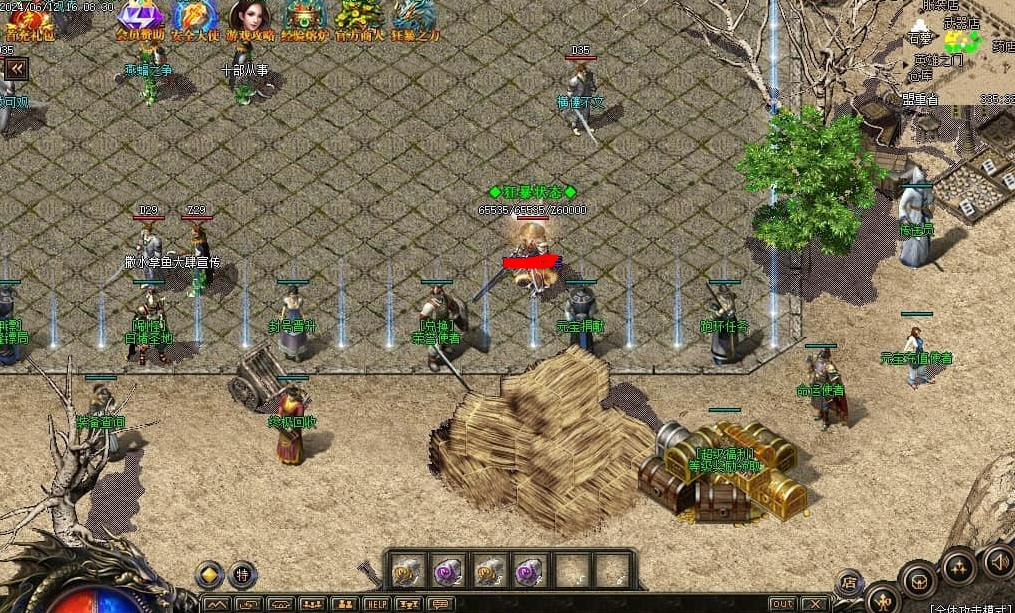The width and height of the screenshot is (1015, 613).
Task: Open the 首充礼包 first-recharge gift pack
Action: 30,20
